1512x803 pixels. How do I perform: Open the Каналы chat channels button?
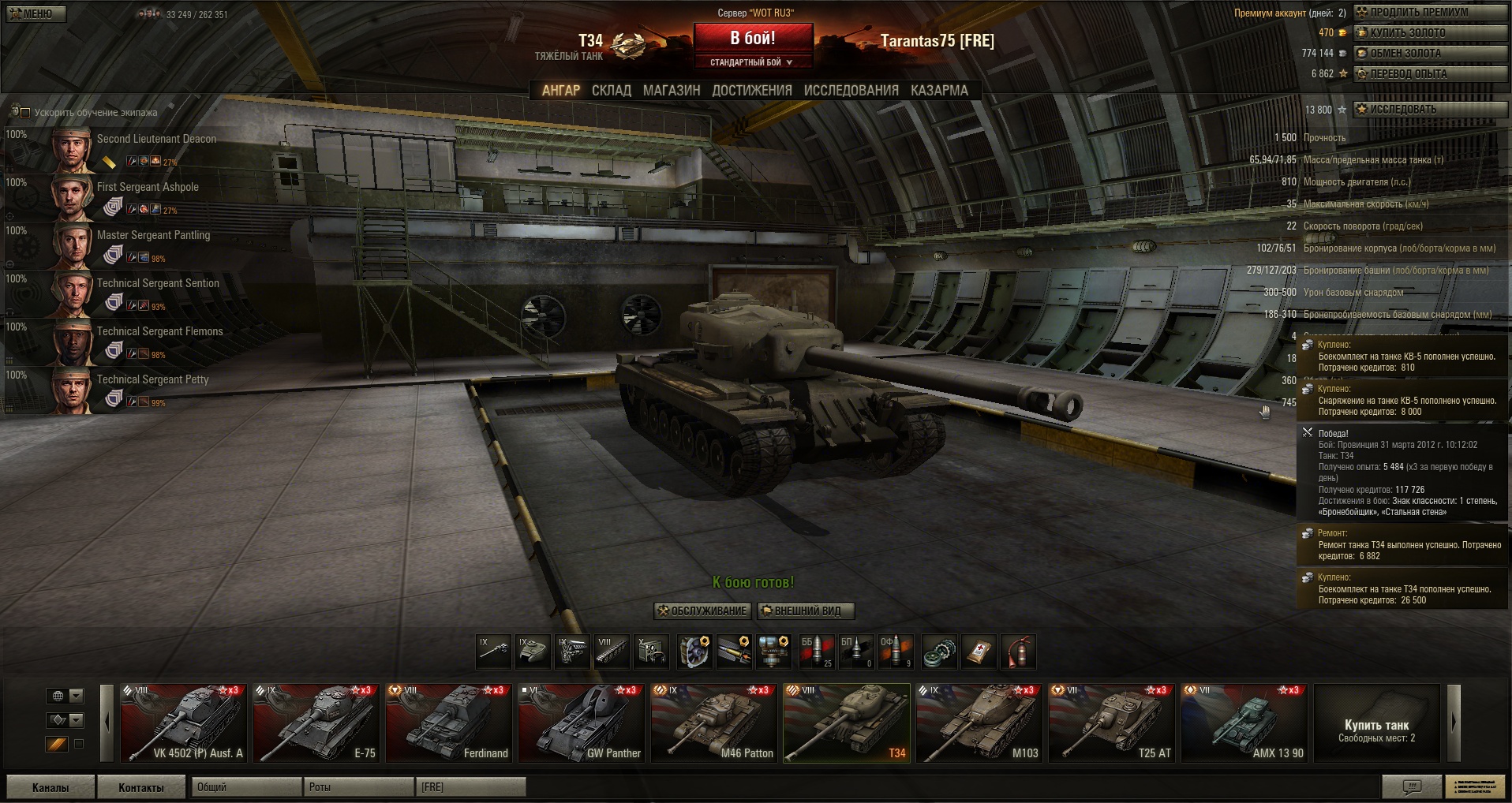point(51,787)
